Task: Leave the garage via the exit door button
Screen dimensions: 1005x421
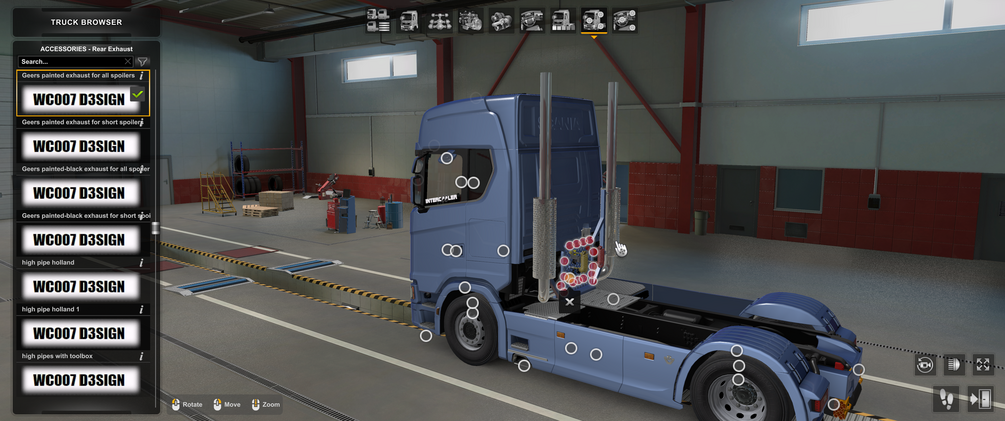Action: tap(980, 399)
